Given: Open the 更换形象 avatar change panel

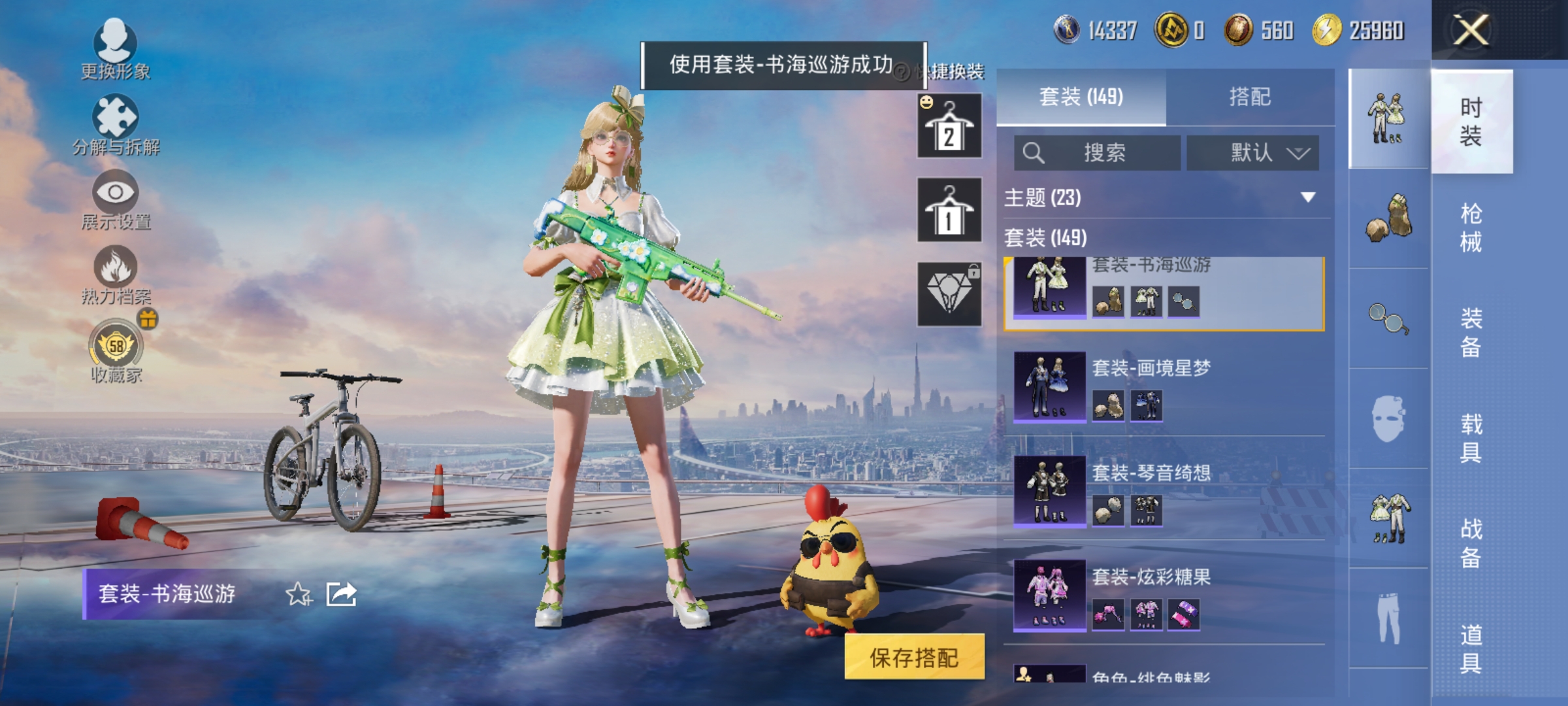Looking at the screenshot, I should [x=116, y=52].
